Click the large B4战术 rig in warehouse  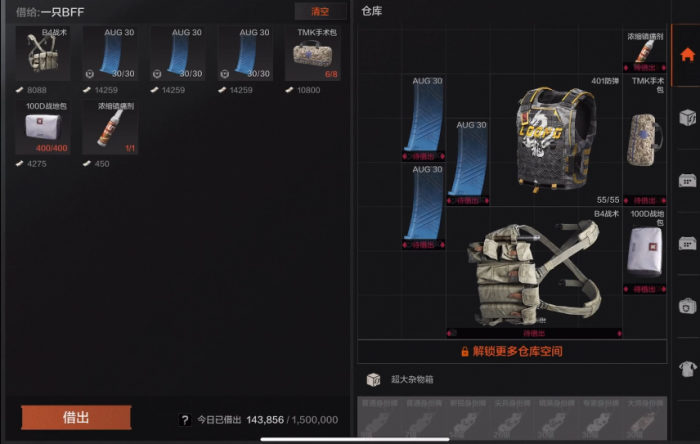[534, 270]
